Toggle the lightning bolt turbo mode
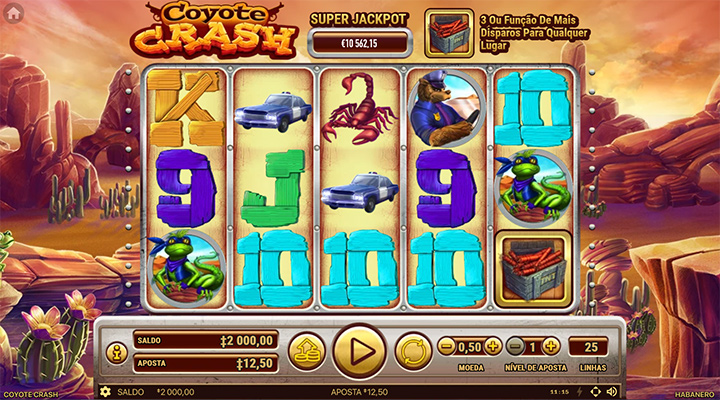Viewport: 720px width, 400px height. click(580, 392)
